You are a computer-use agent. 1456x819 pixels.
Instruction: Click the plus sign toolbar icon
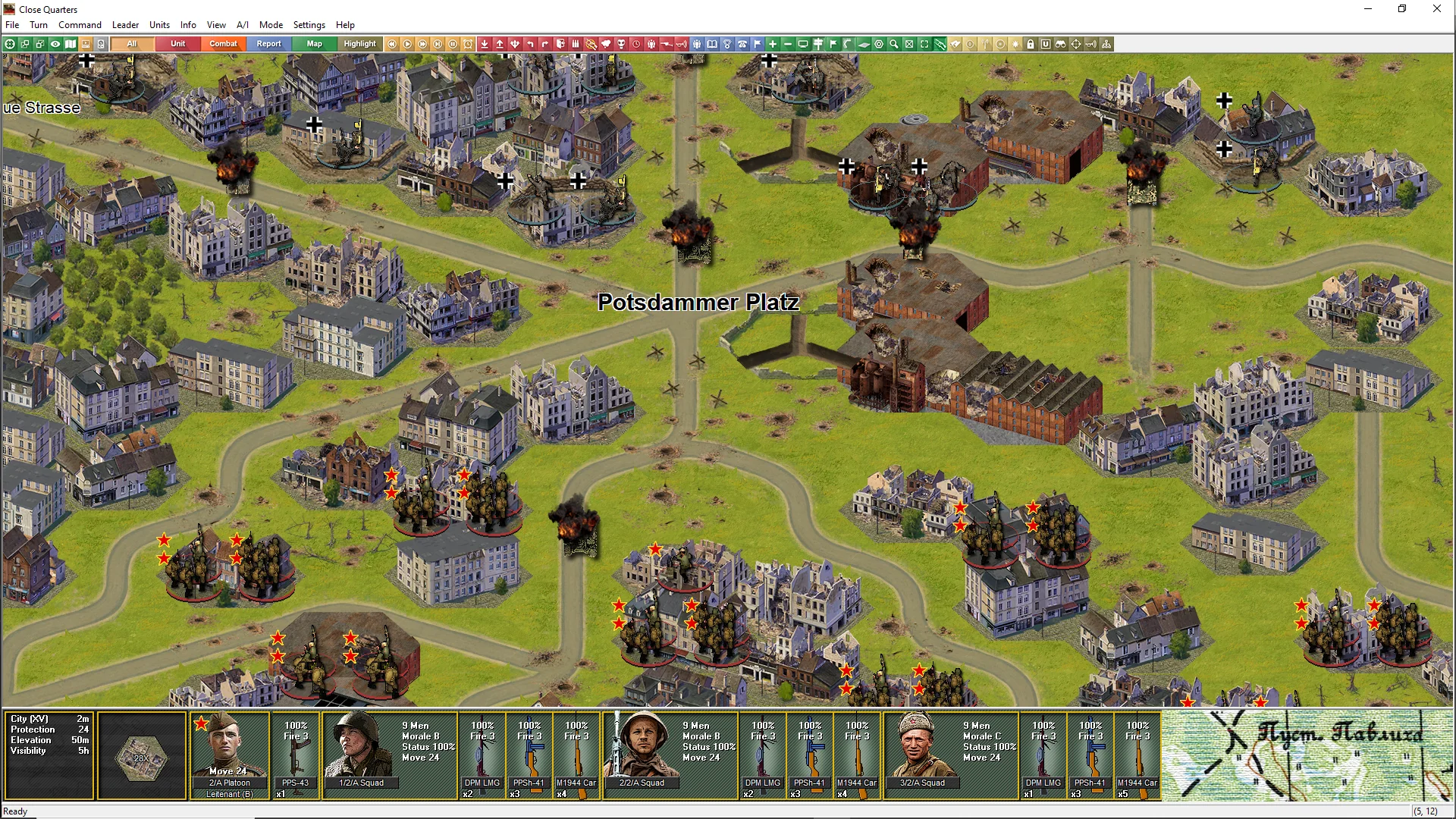(x=773, y=44)
